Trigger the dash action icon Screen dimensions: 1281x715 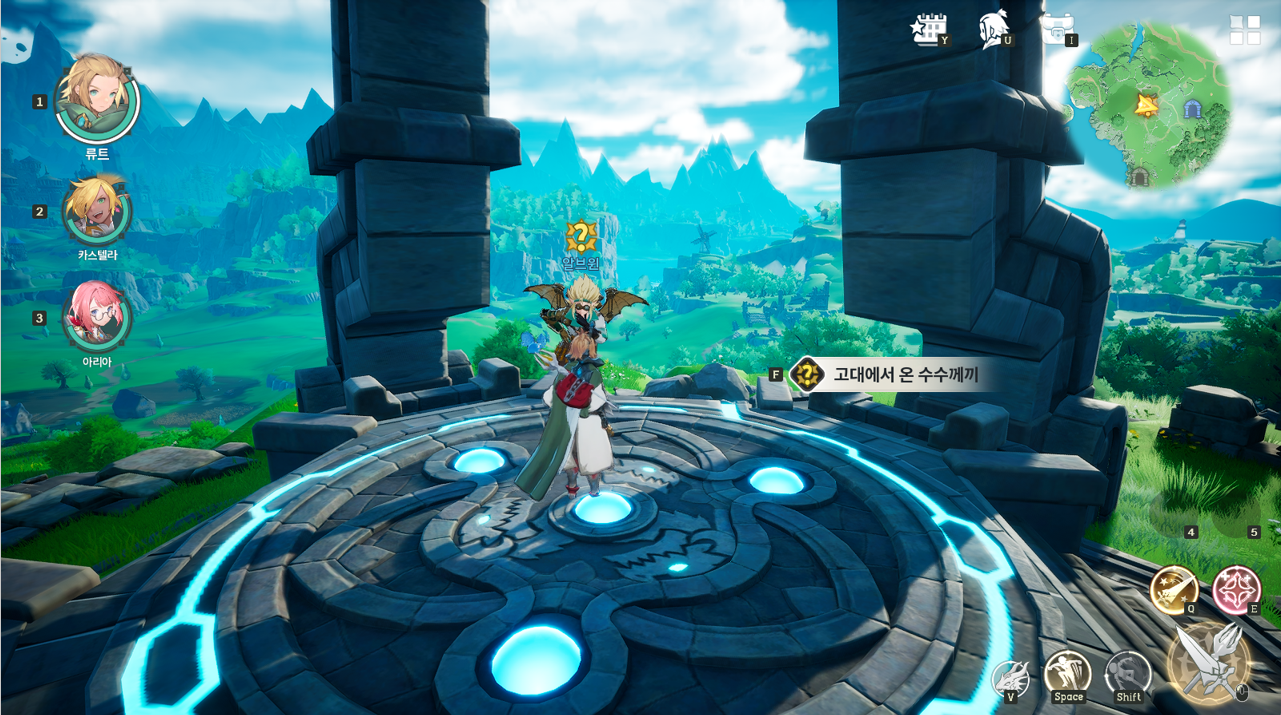[1128, 674]
